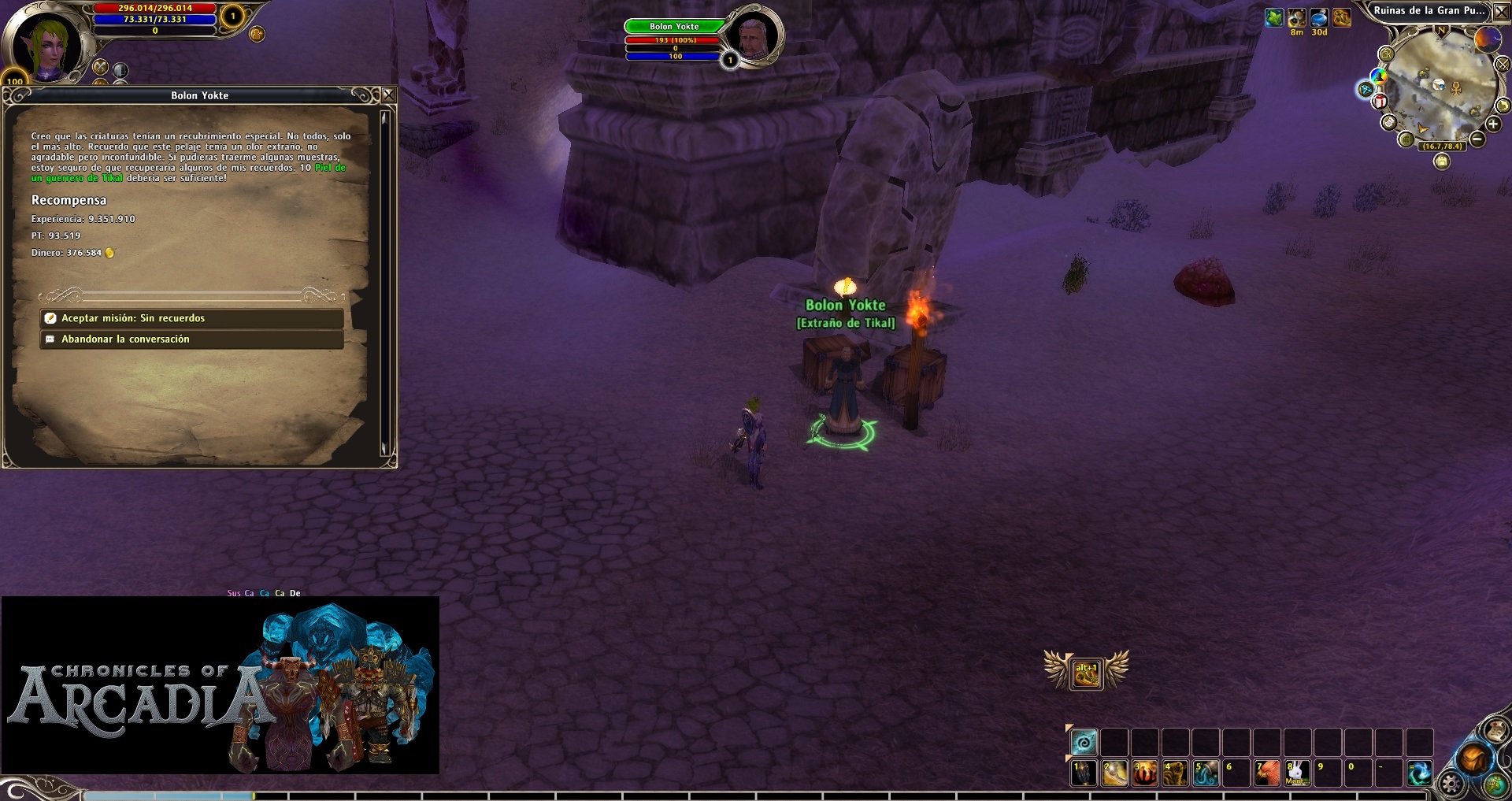Viewport: 1512px width, 801px height.
Task: Close the Bolon Yokte dialogue window
Action: pyautogui.click(x=388, y=95)
